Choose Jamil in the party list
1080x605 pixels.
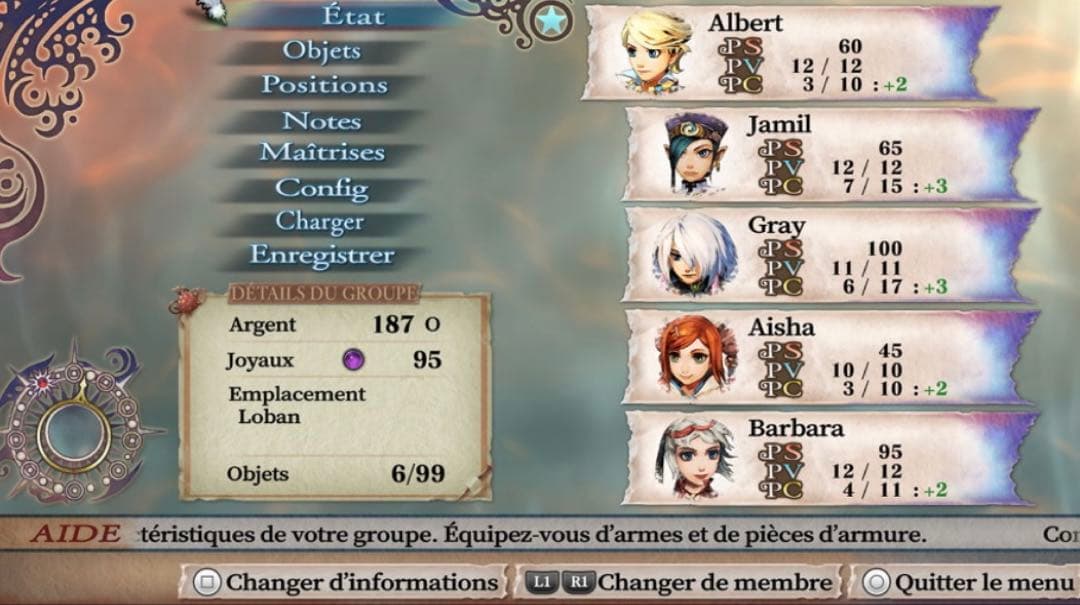tap(828, 155)
